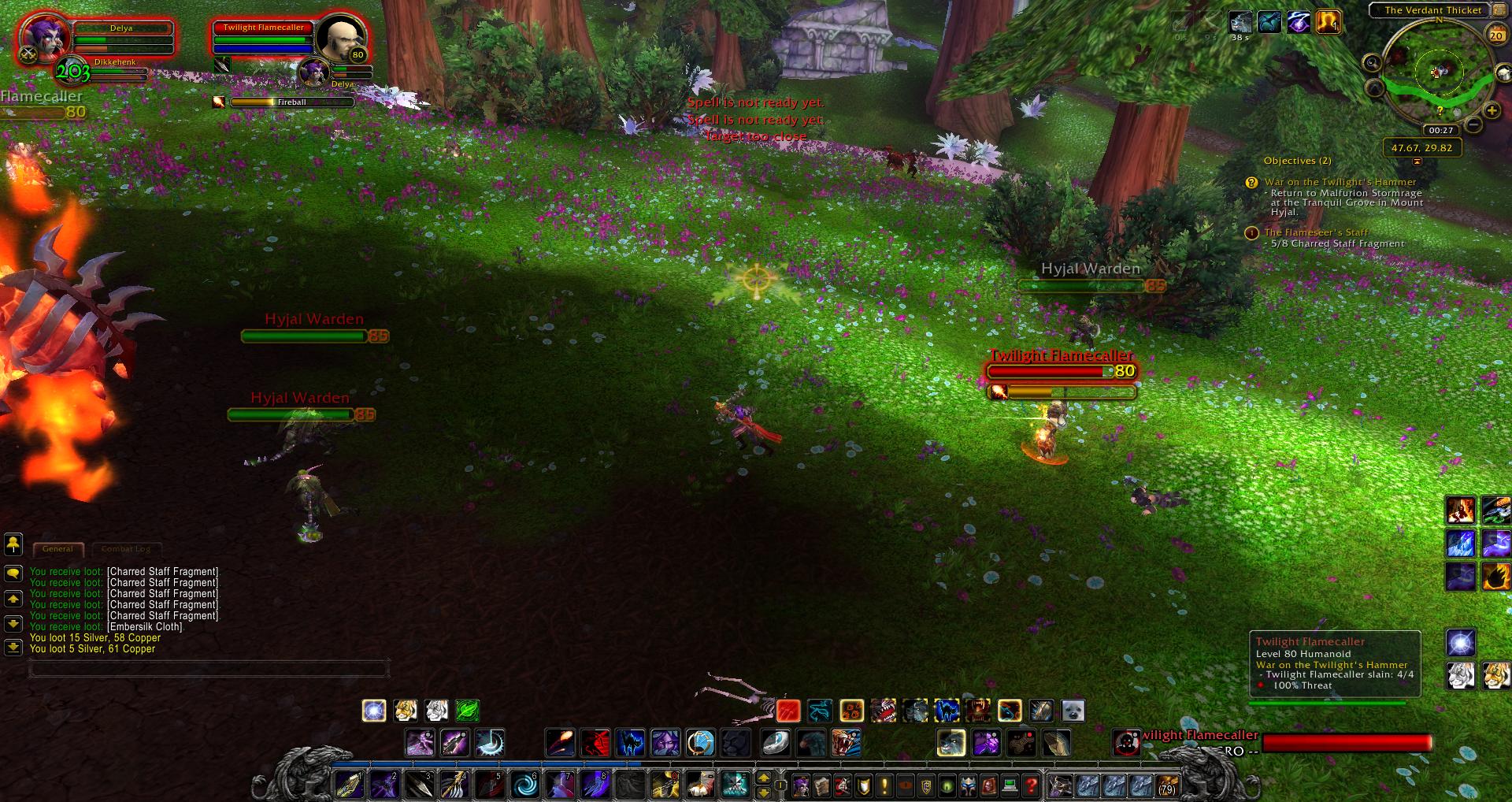Open the calendar button showing 20
Image resolution: width=1512 pixels, height=802 pixels.
point(1495,35)
